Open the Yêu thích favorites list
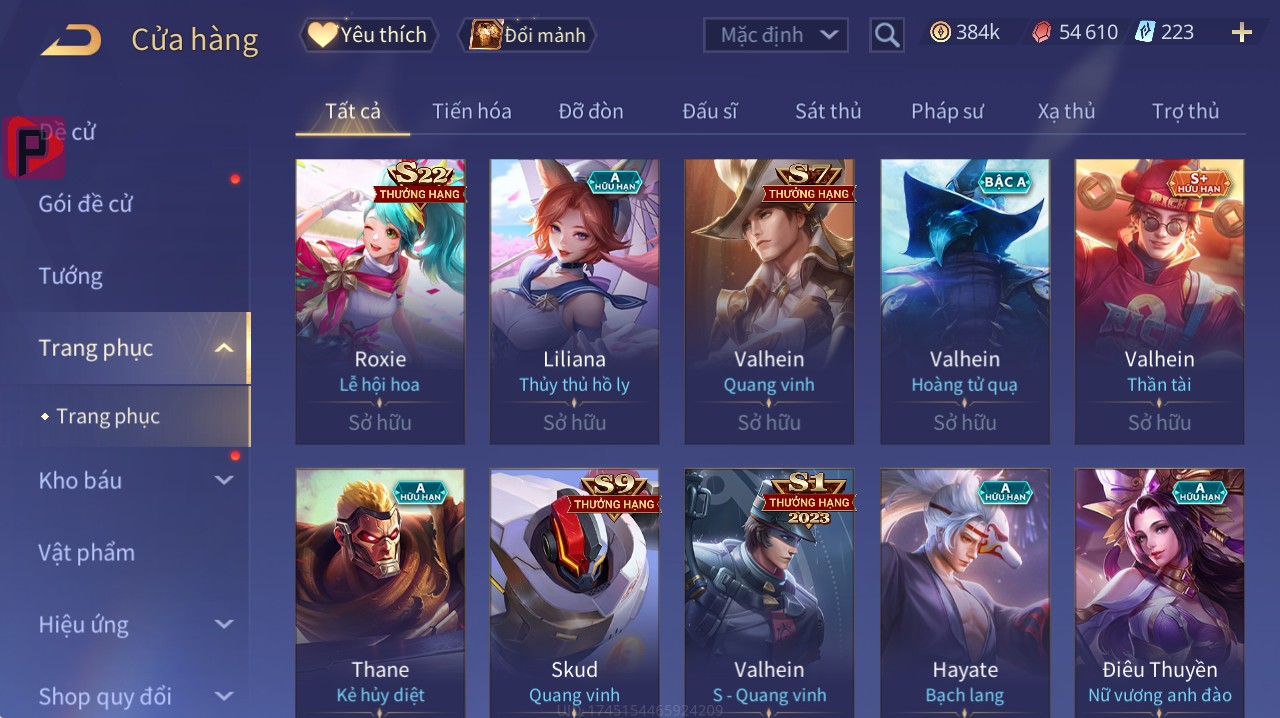 pos(368,35)
